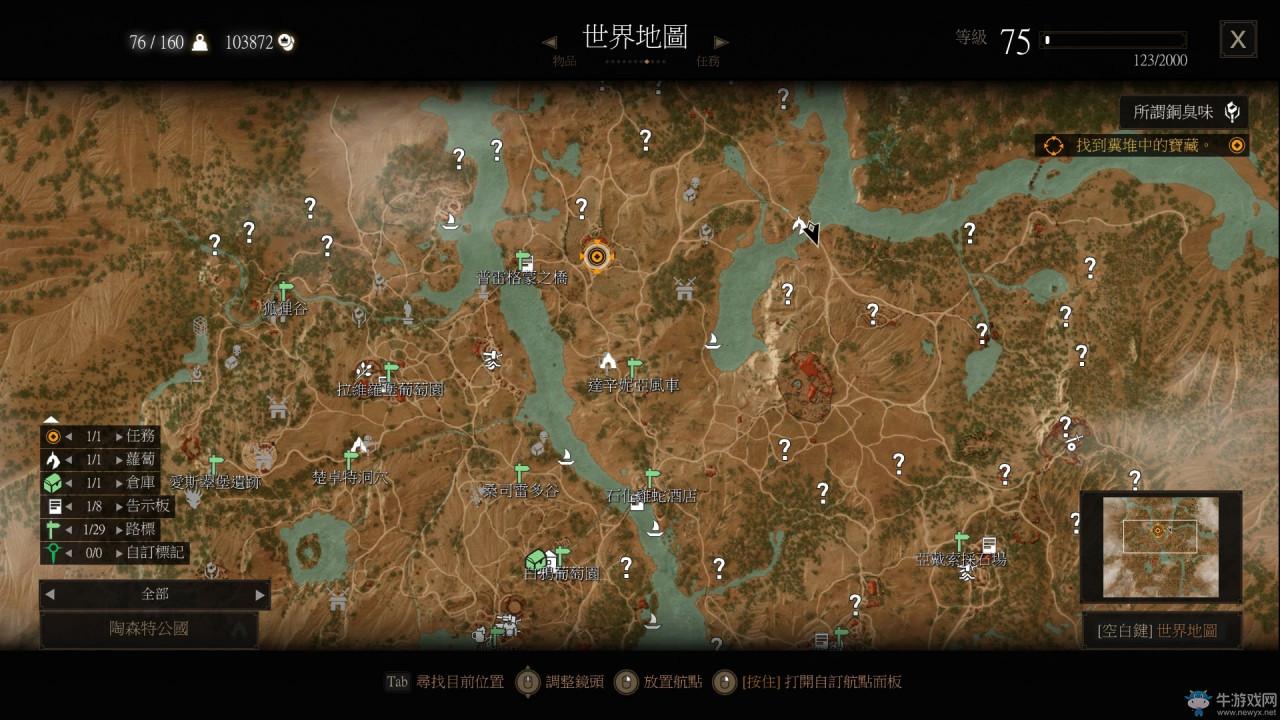Select the 路標 signpost icon in legend

50,531
